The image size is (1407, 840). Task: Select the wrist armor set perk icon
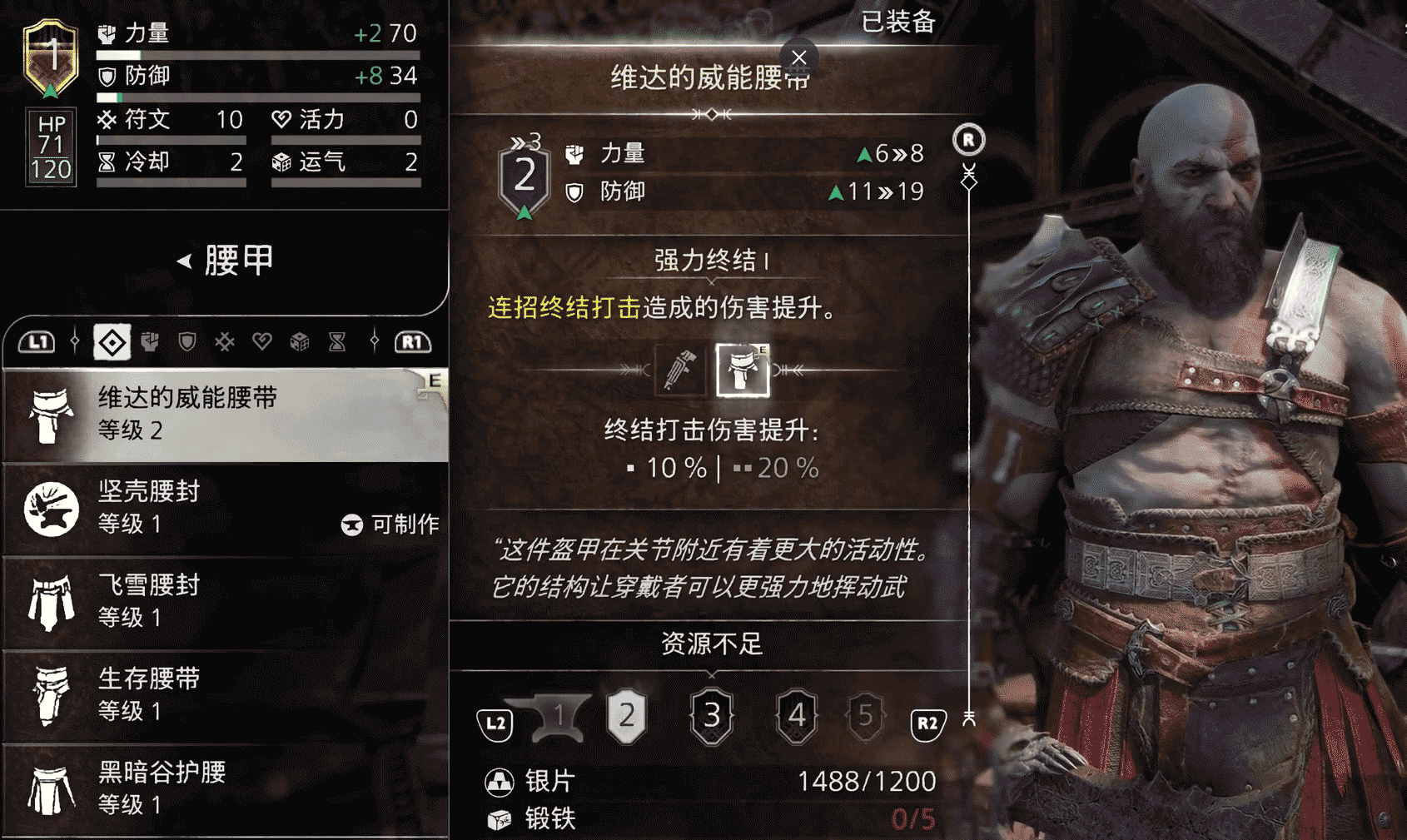[679, 370]
